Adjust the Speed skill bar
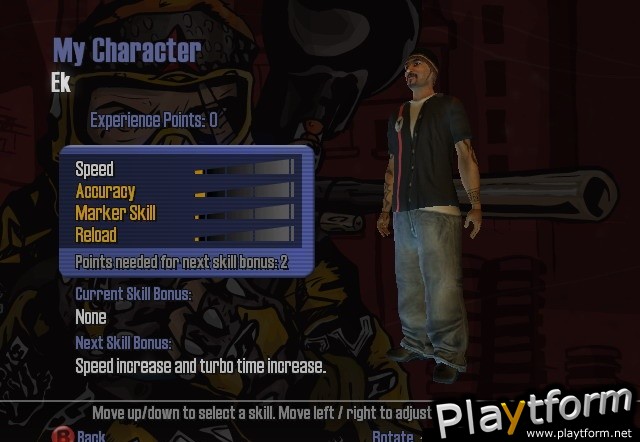The image size is (640, 442). [244, 170]
